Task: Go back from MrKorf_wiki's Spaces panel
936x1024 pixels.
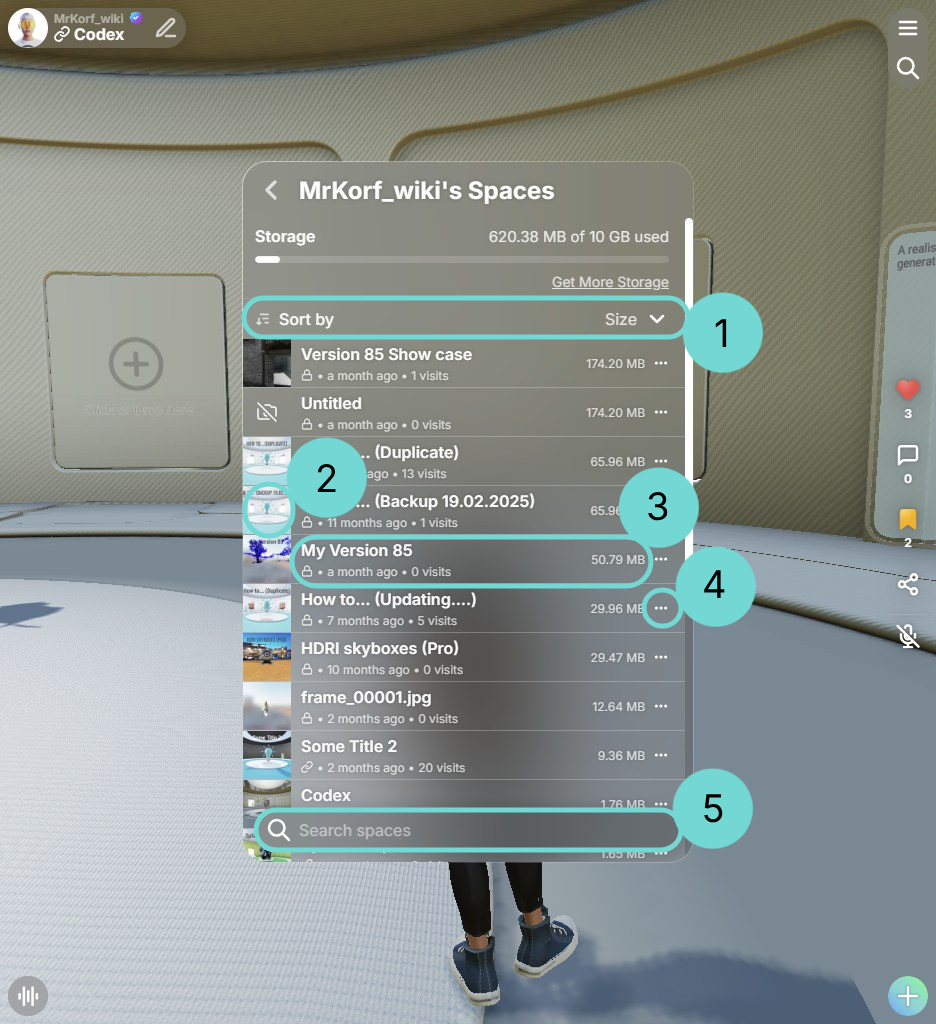Action: 271,191
